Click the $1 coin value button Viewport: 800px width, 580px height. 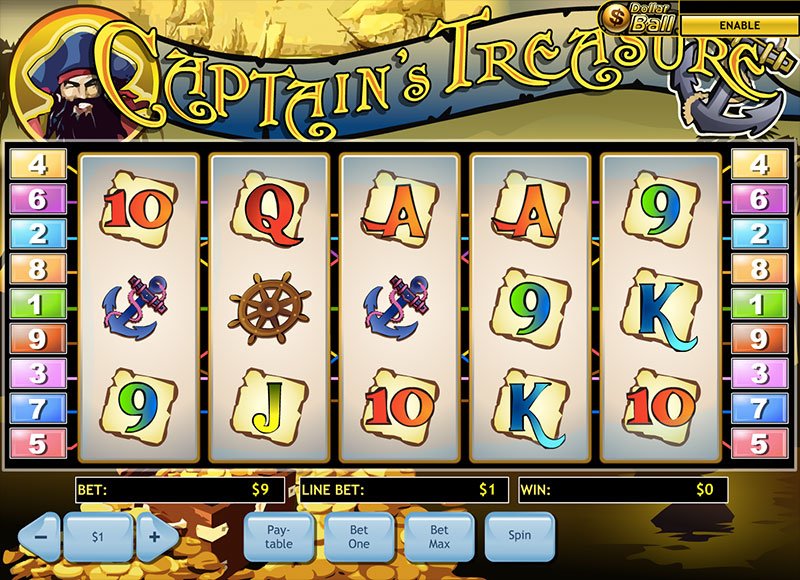click(x=98, y=536)
